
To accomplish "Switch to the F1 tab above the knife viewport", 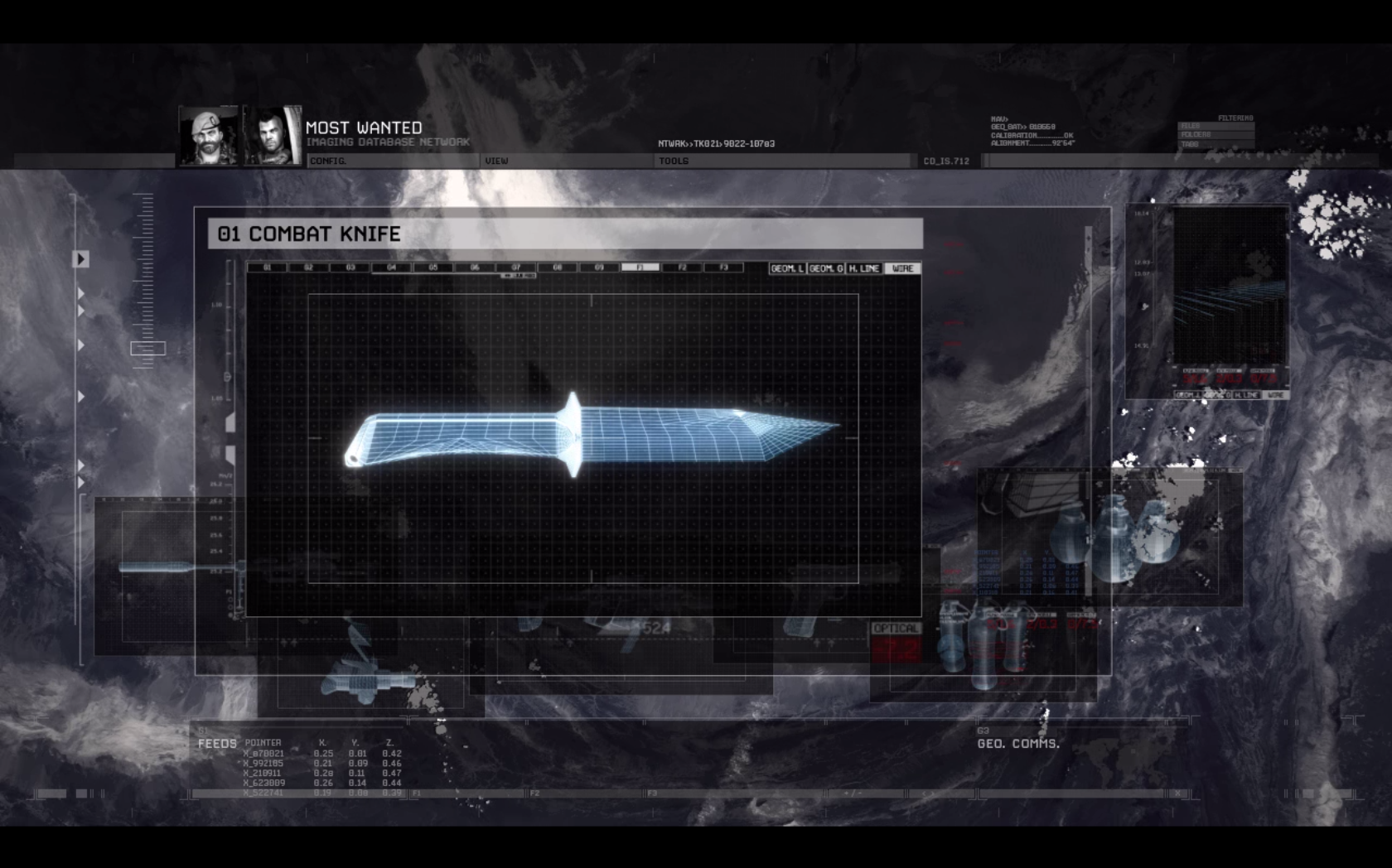I will pos(640,267).
